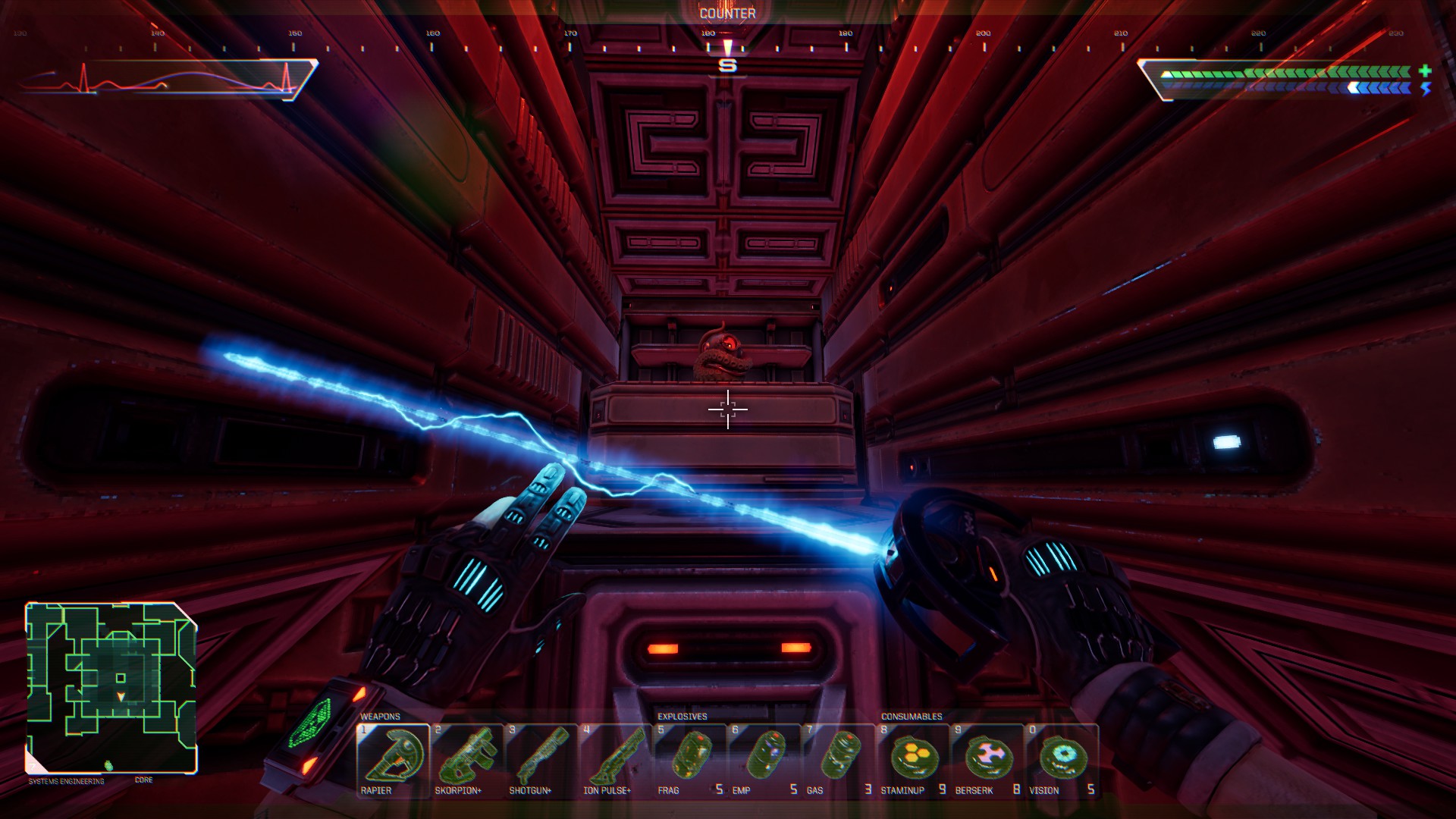Select the Rapier weapon slot
This screenshot has height=819, width=1456.
[x=393, y=760]
